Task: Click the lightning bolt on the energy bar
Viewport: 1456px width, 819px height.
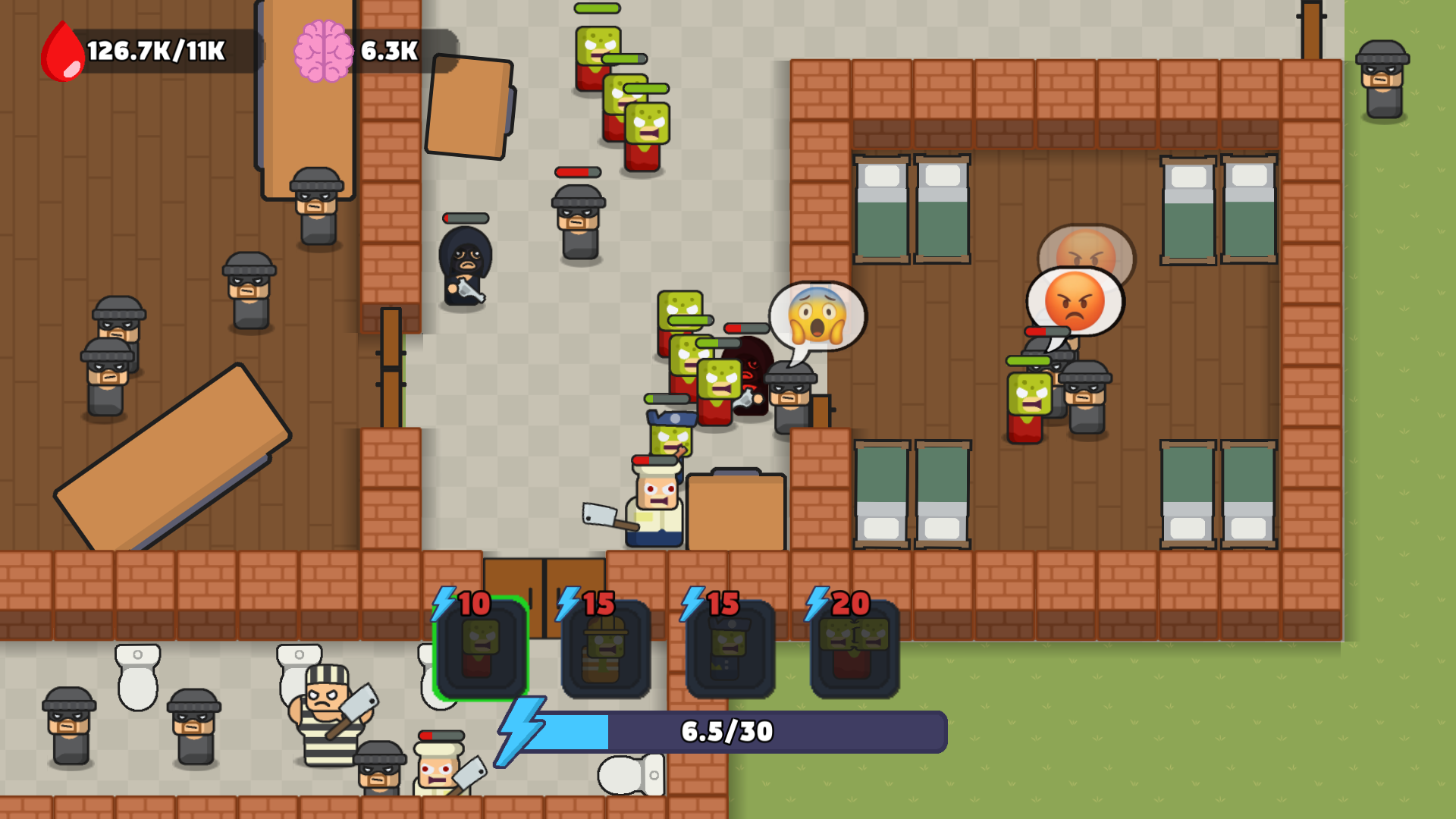Action: click(x=522, y=732)
